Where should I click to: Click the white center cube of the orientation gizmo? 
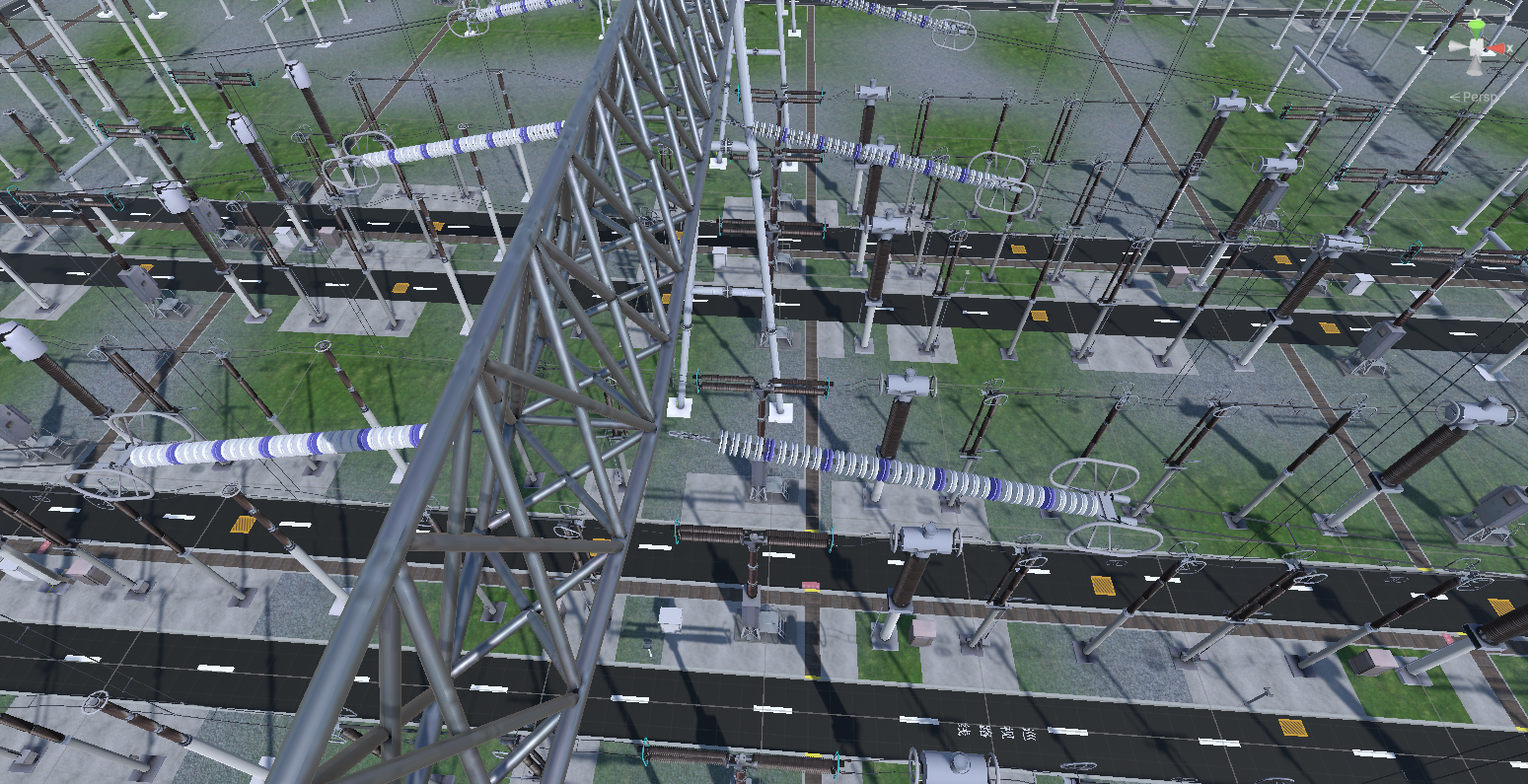[x=1477, y=46]
